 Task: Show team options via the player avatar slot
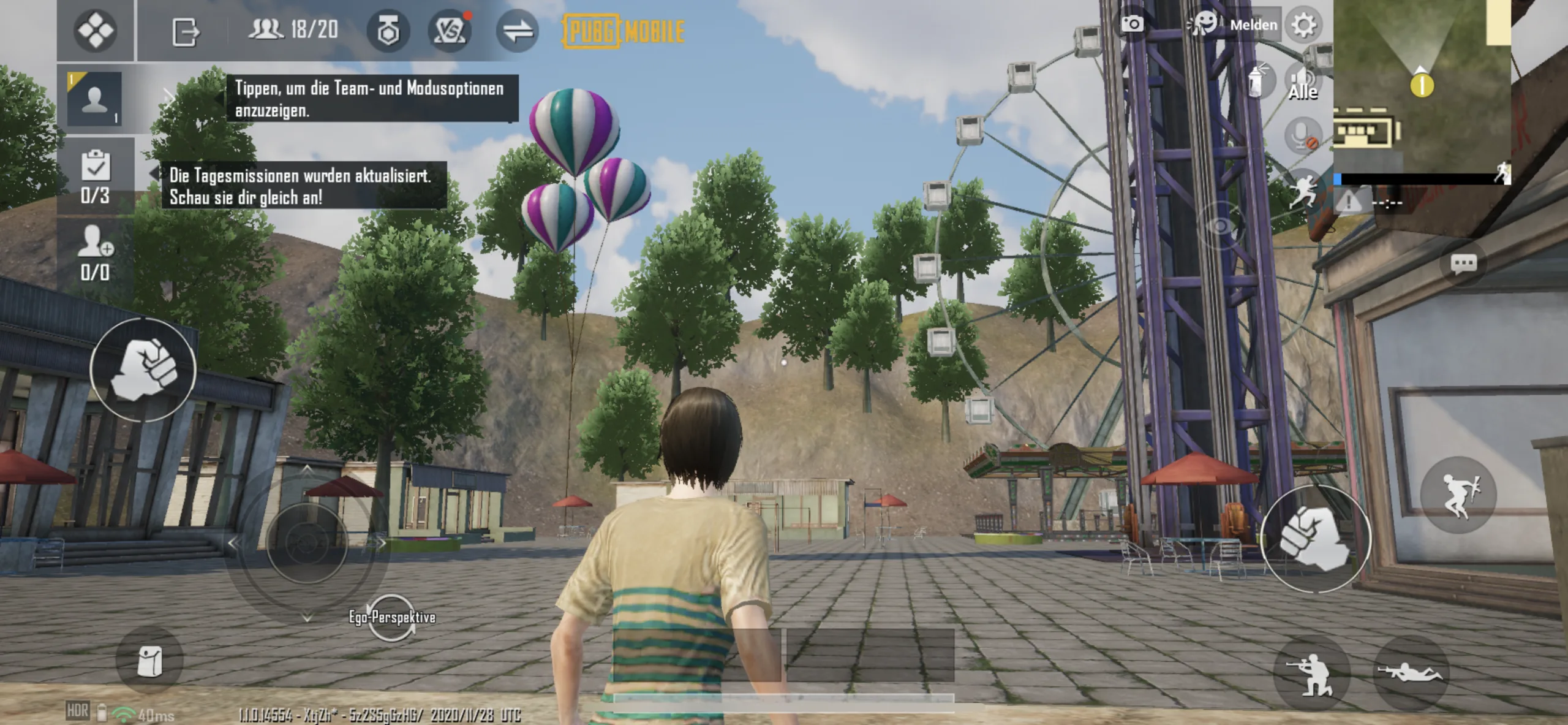(x=94, y=99)
